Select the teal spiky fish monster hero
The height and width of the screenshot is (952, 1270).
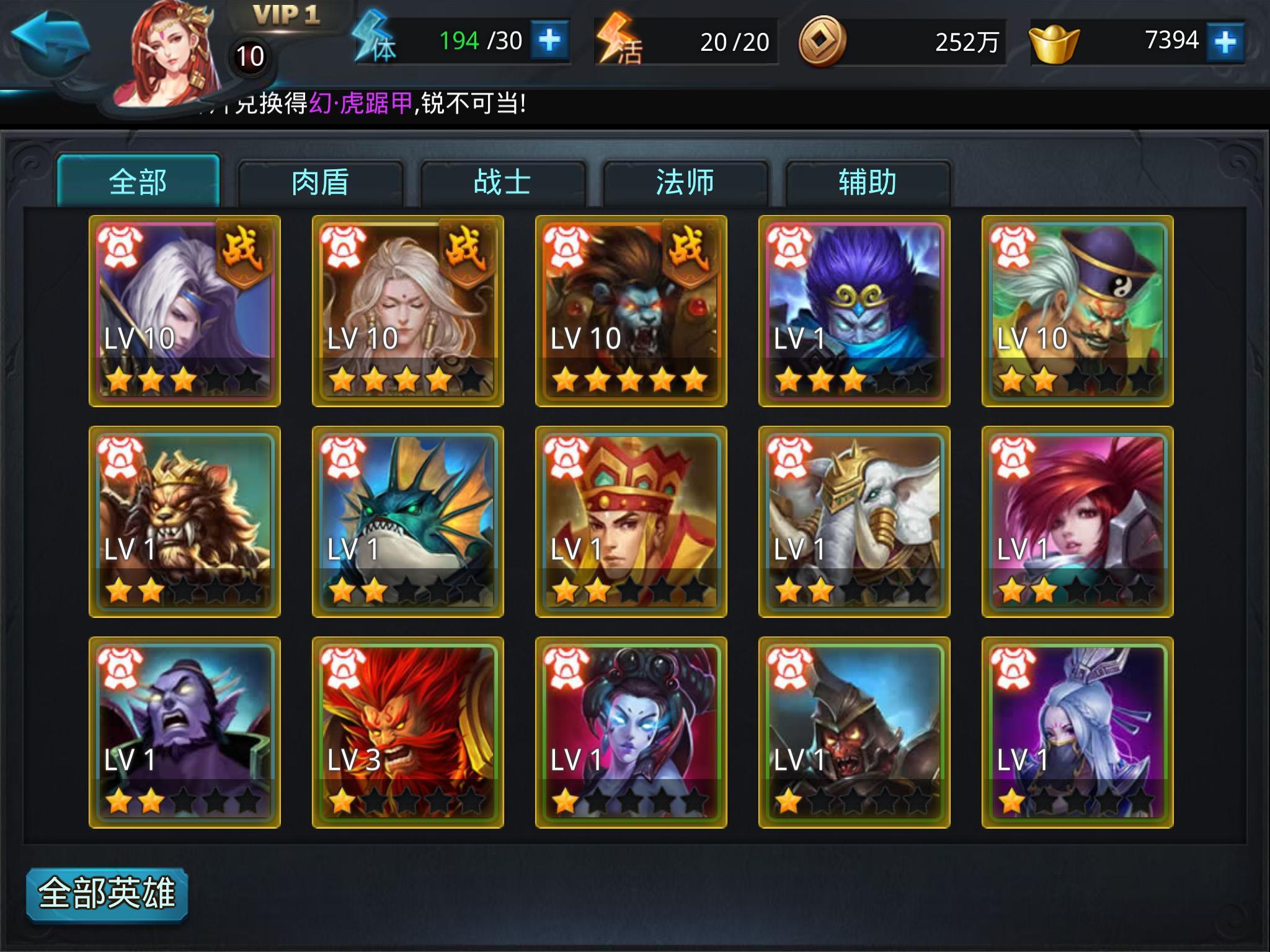[x=408, y=522]
